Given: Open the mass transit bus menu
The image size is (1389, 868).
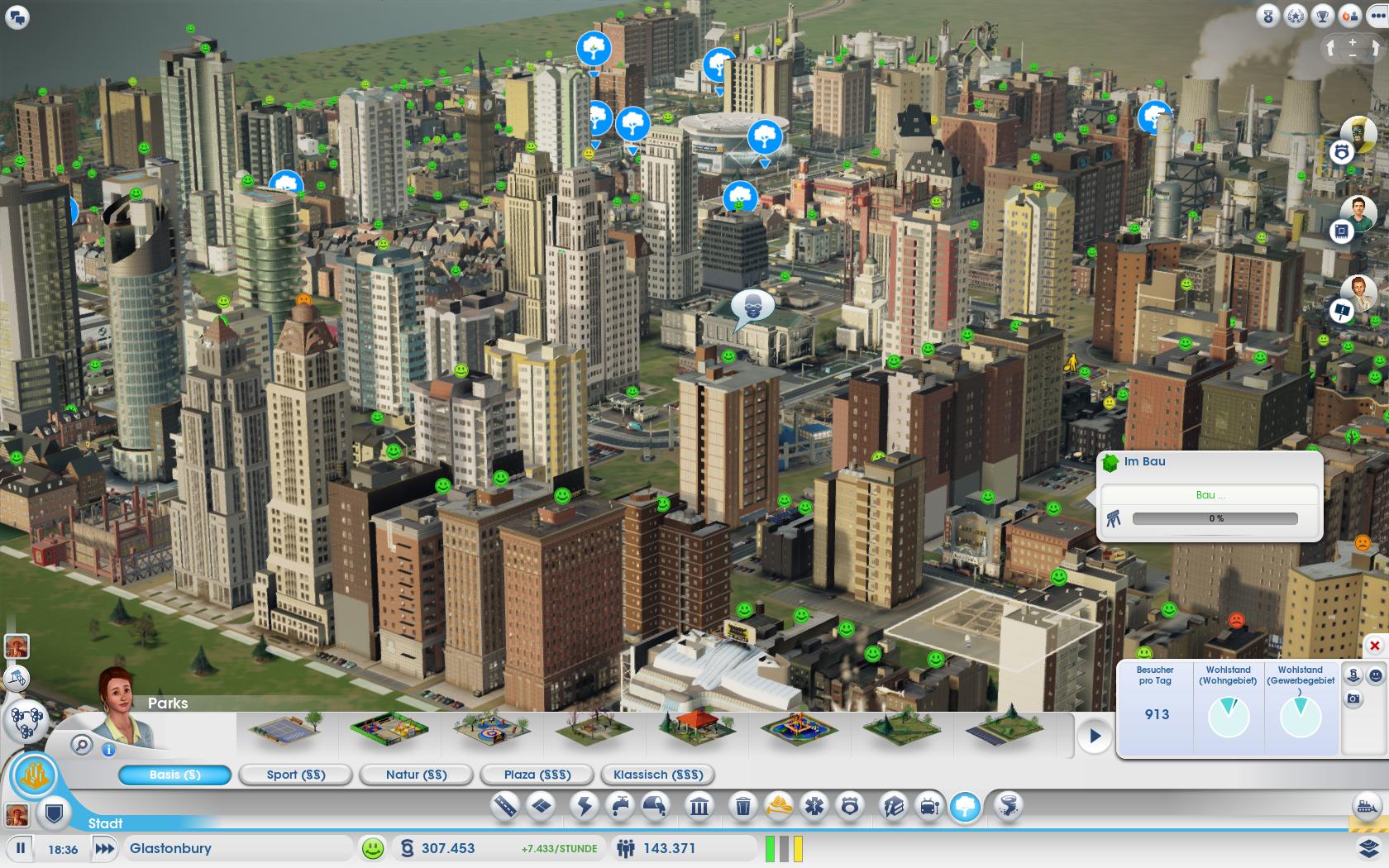Looking at the screenshot, I should [x=929, y=806].
